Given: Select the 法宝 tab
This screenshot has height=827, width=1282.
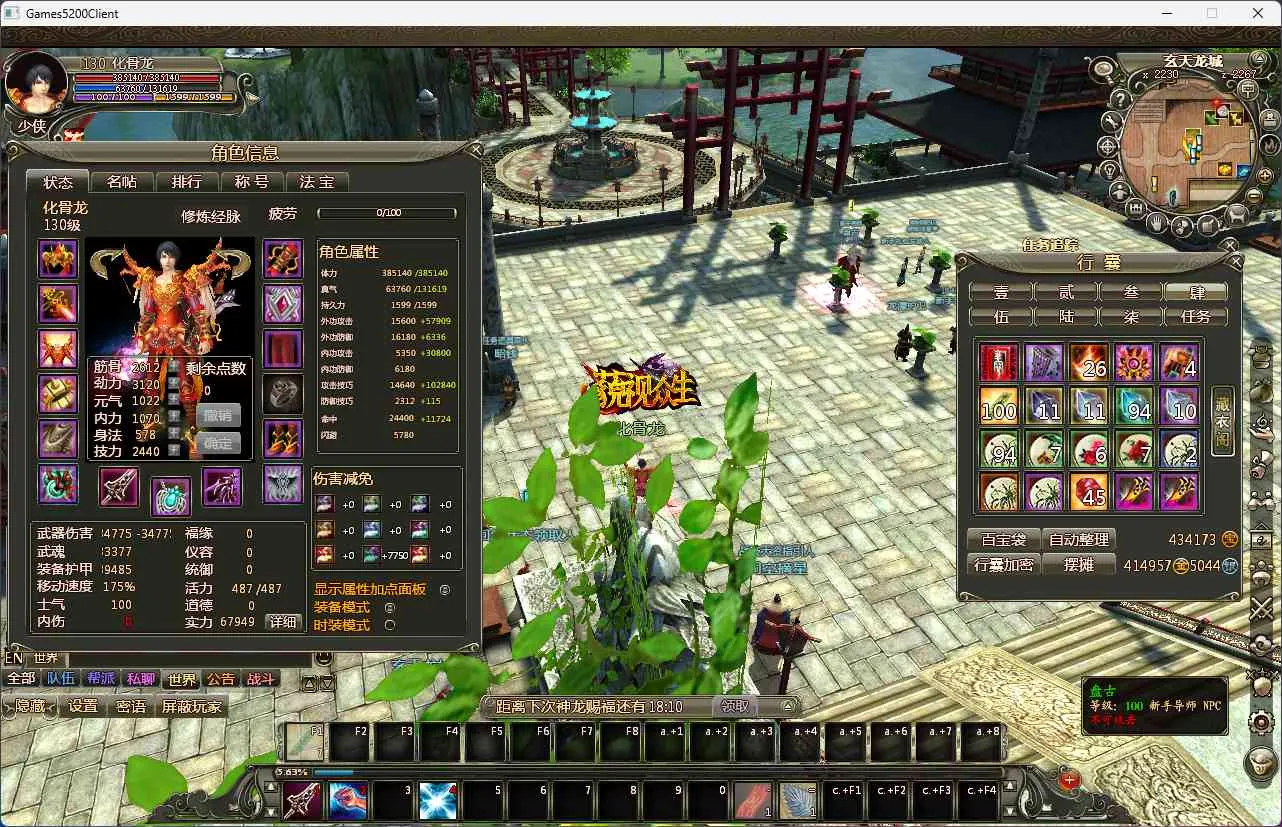Looking at the screenshot, I should (x=317, y=181).
